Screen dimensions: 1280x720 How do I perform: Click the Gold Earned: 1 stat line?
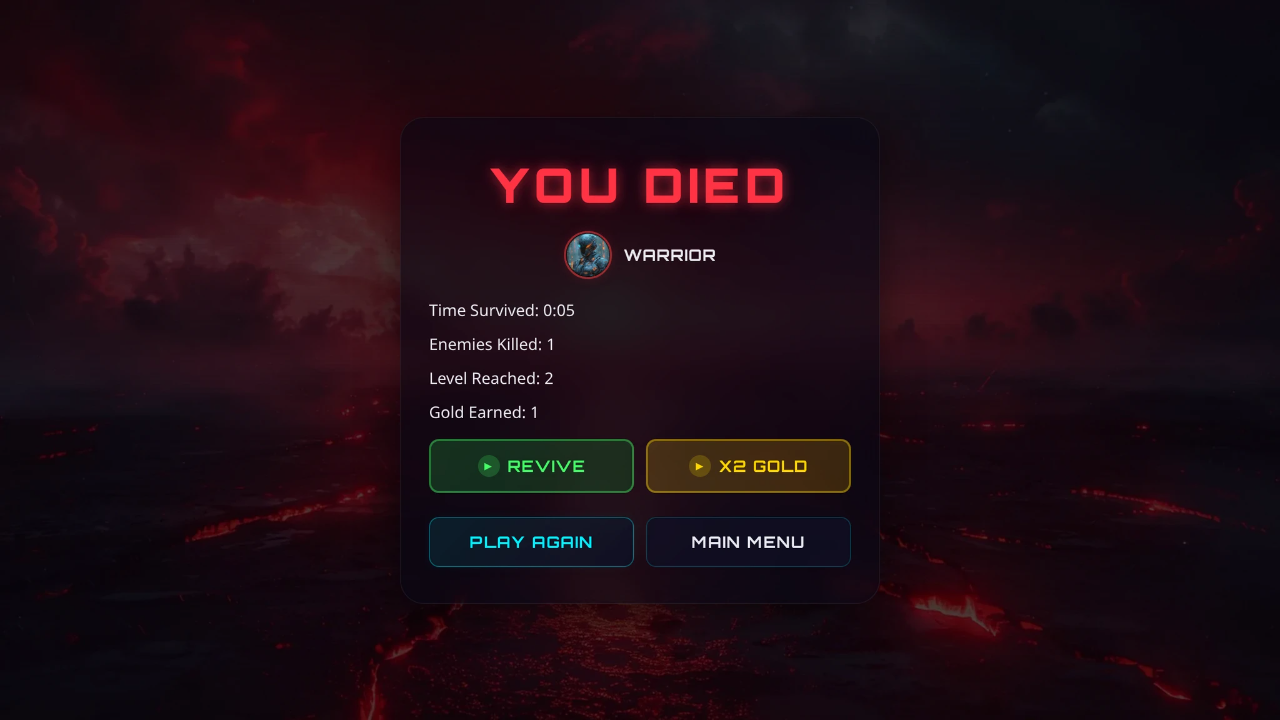click(x=484, y=412)
